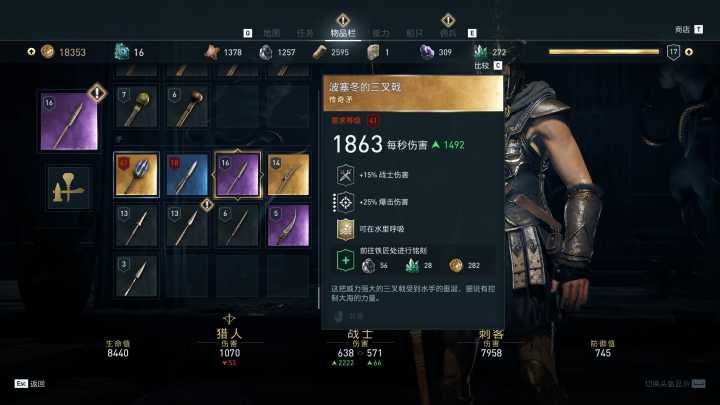Viewport: 720px width, 405px height.
Task: Select the level 41 legendary blue-headed mace
Action: tap(137, 174)
